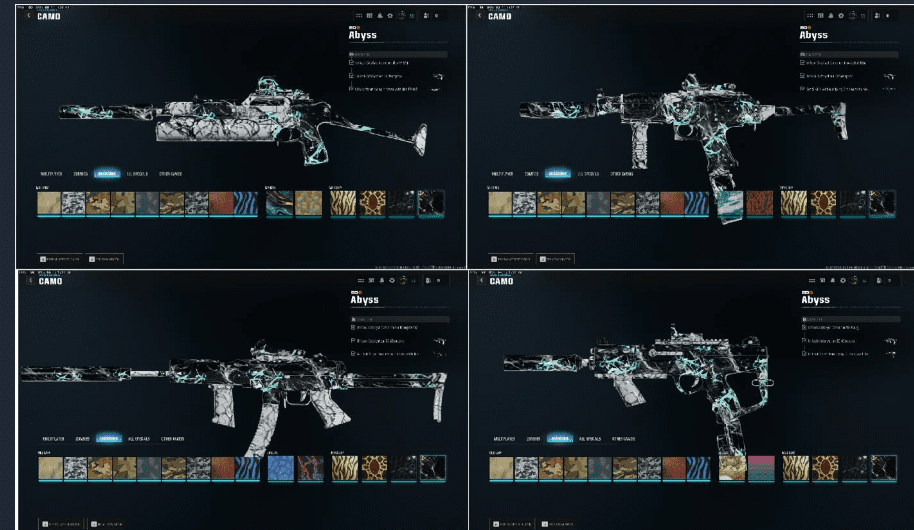
Task: Choose the blue scales camo swatch
Action: click(280, 468)
